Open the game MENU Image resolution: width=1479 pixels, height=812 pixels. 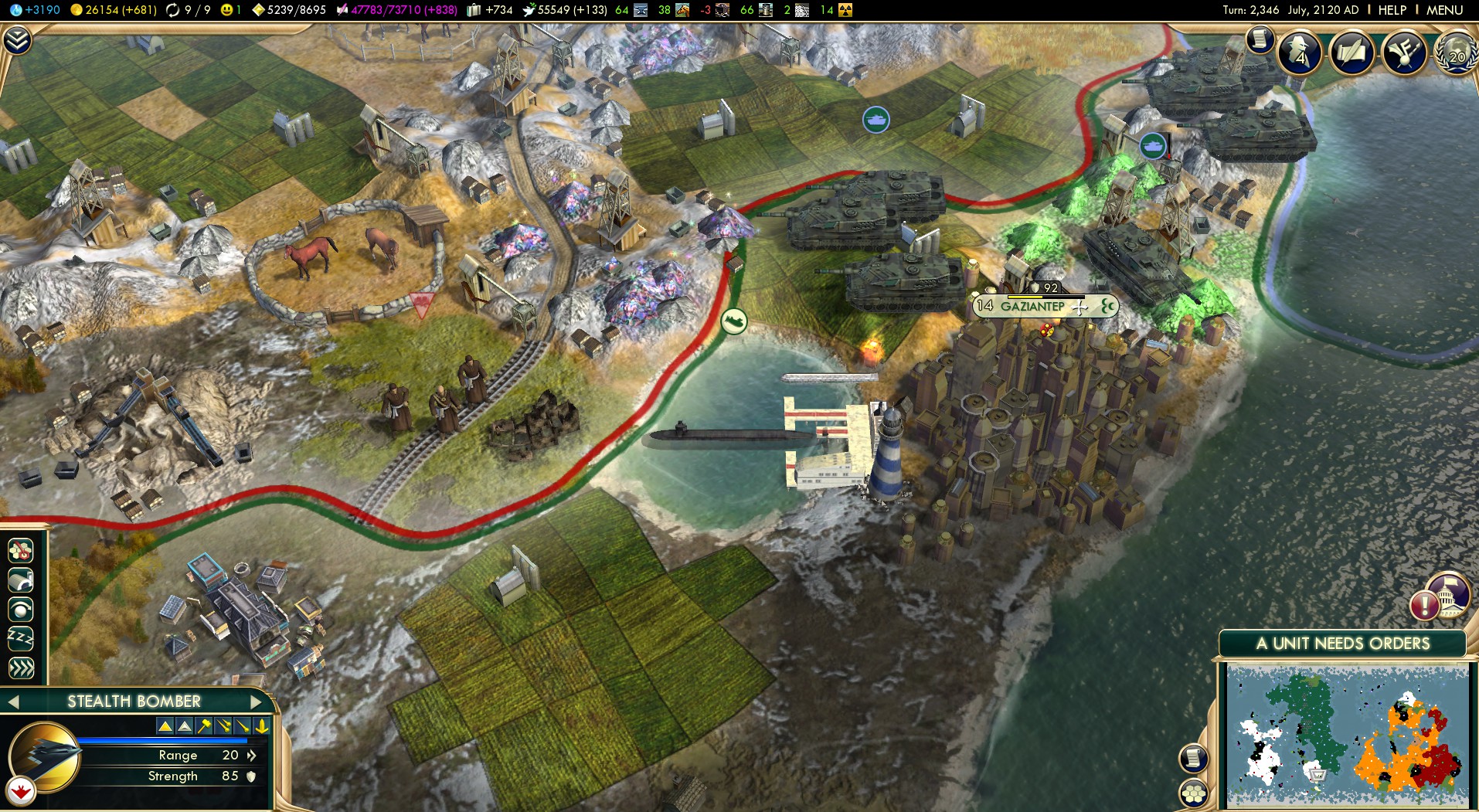pos(1444,10)
